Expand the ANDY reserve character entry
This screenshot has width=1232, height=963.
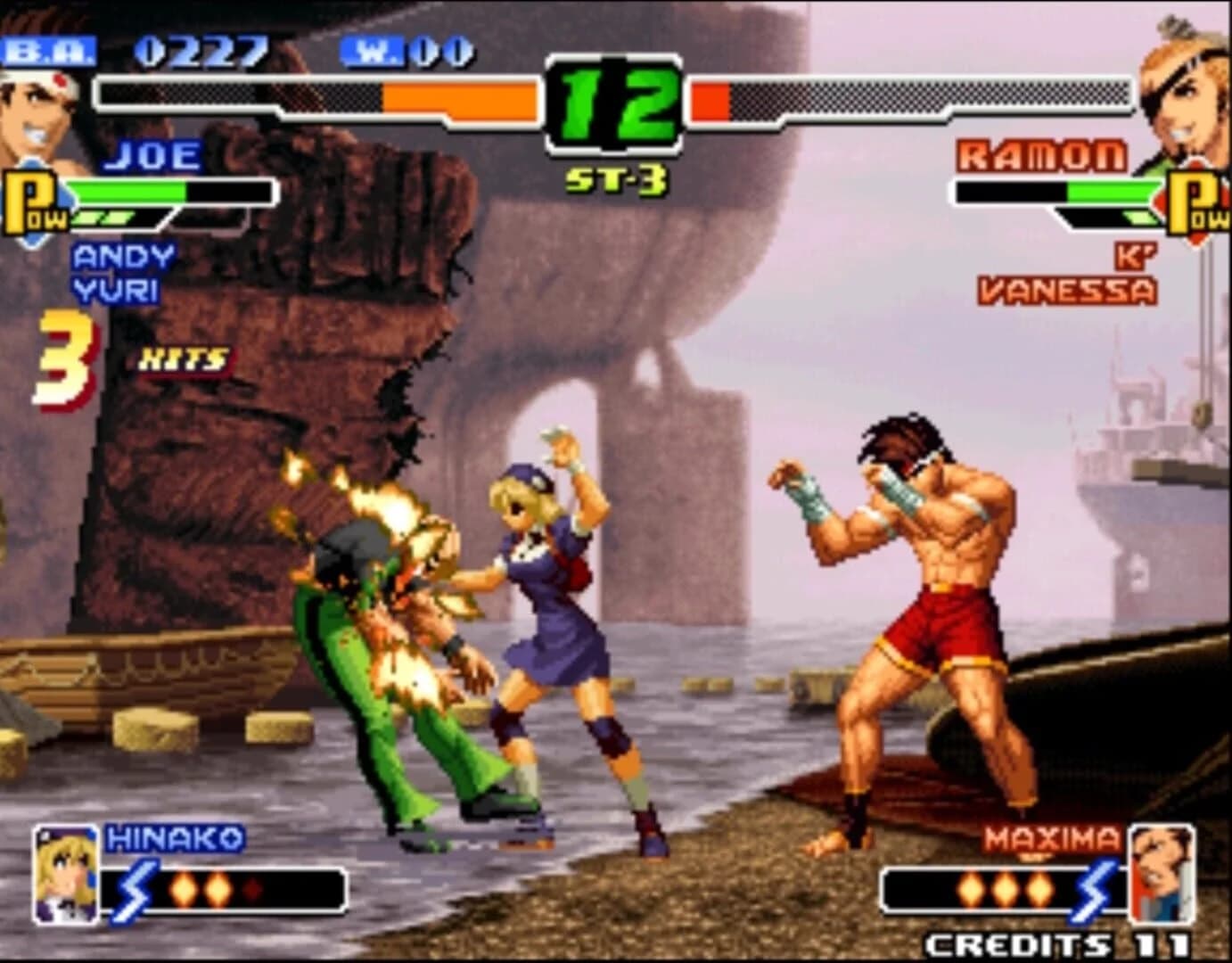click(123, 258)
